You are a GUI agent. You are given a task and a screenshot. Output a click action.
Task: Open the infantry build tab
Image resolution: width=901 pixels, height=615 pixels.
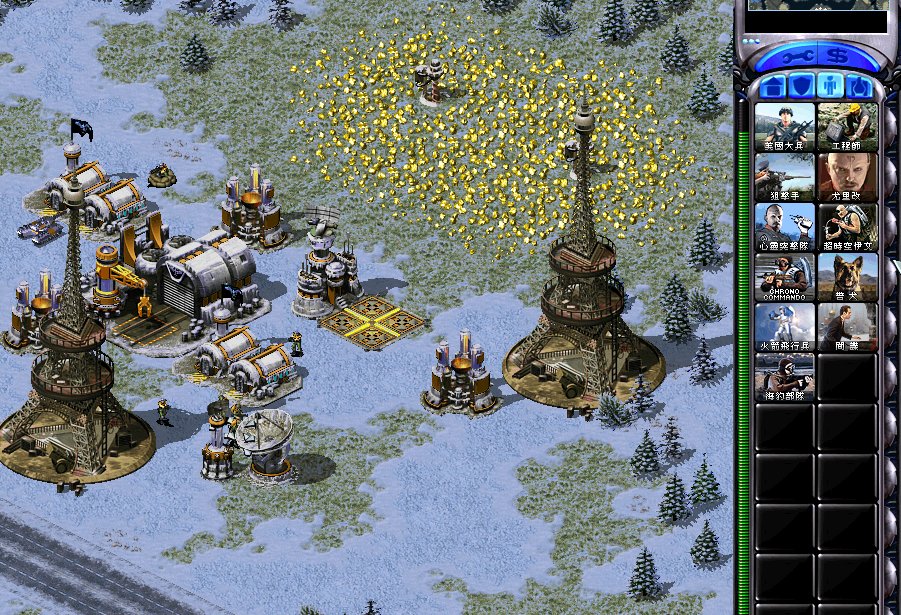tap(829, 87)
